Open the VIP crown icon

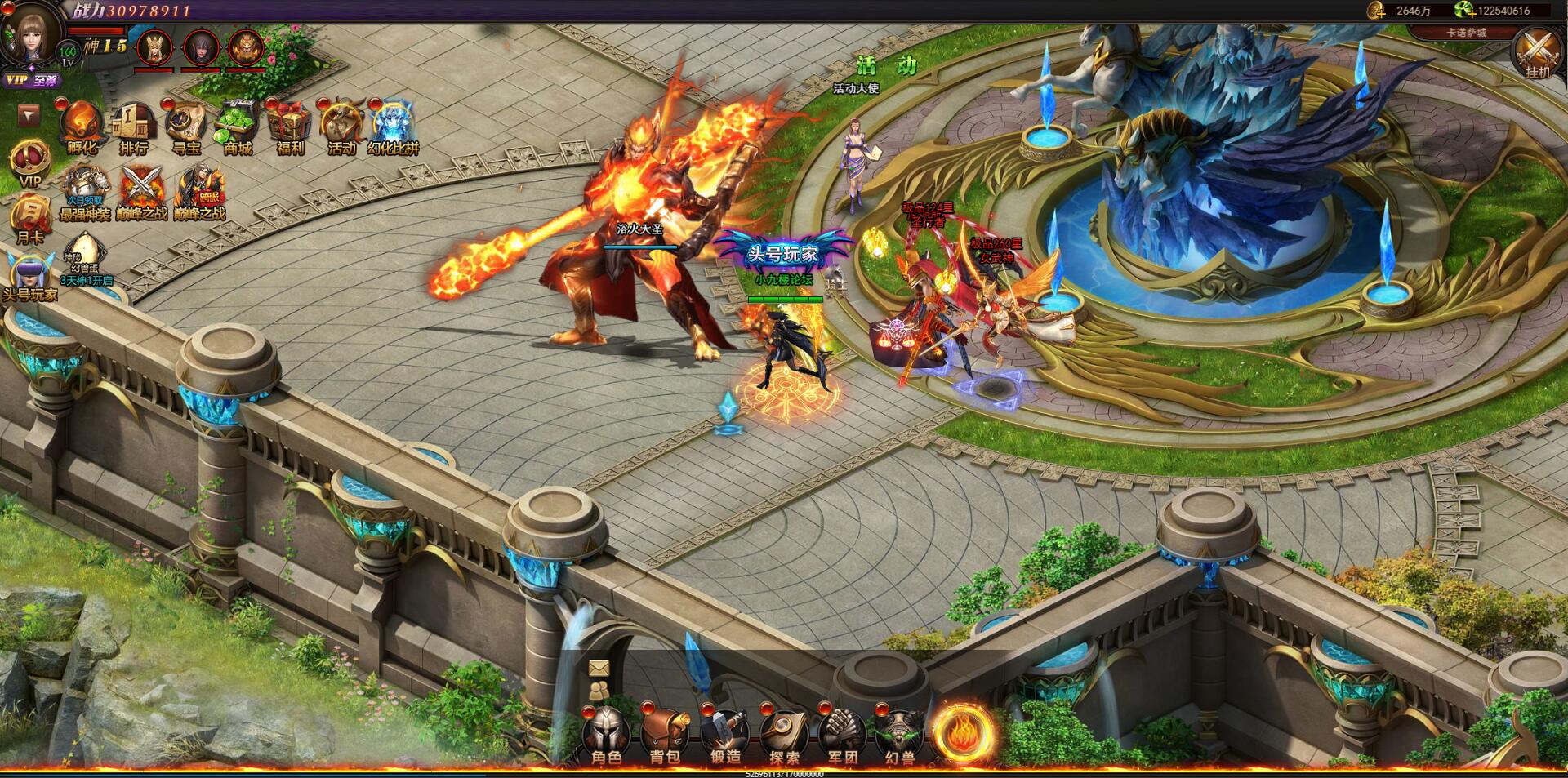click(29, 159)
